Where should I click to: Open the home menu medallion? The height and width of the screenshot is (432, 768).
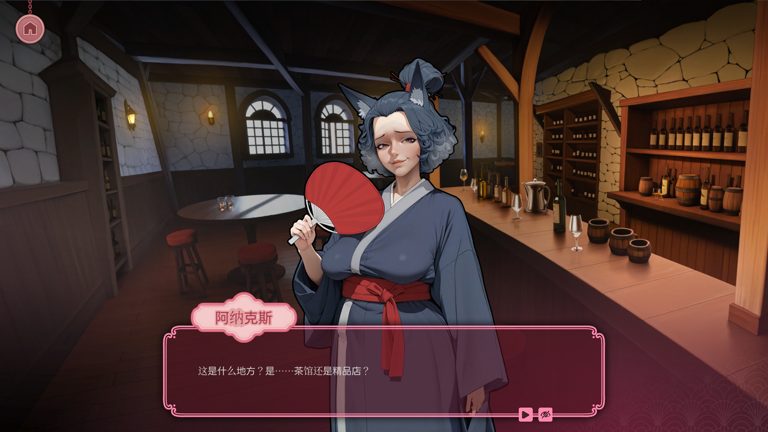30,29
